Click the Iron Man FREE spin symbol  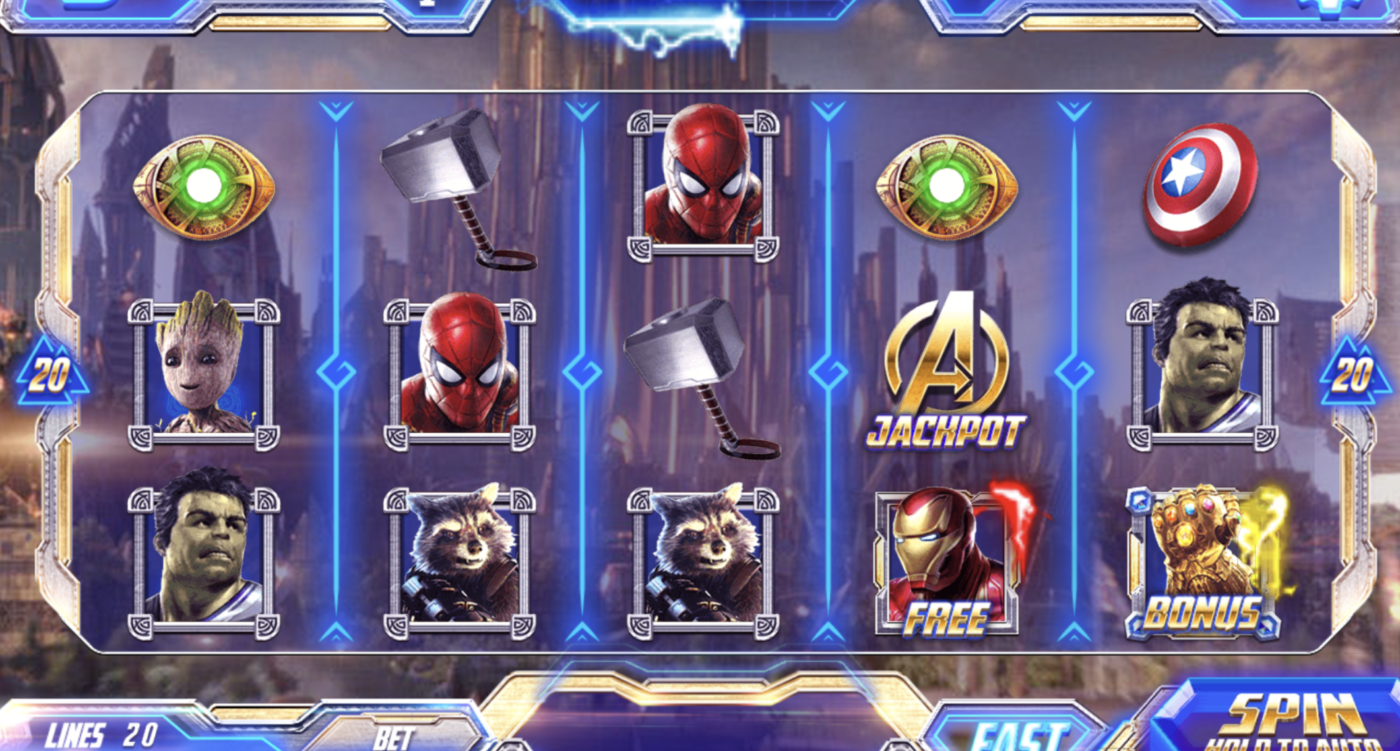(x=947, y=560)
